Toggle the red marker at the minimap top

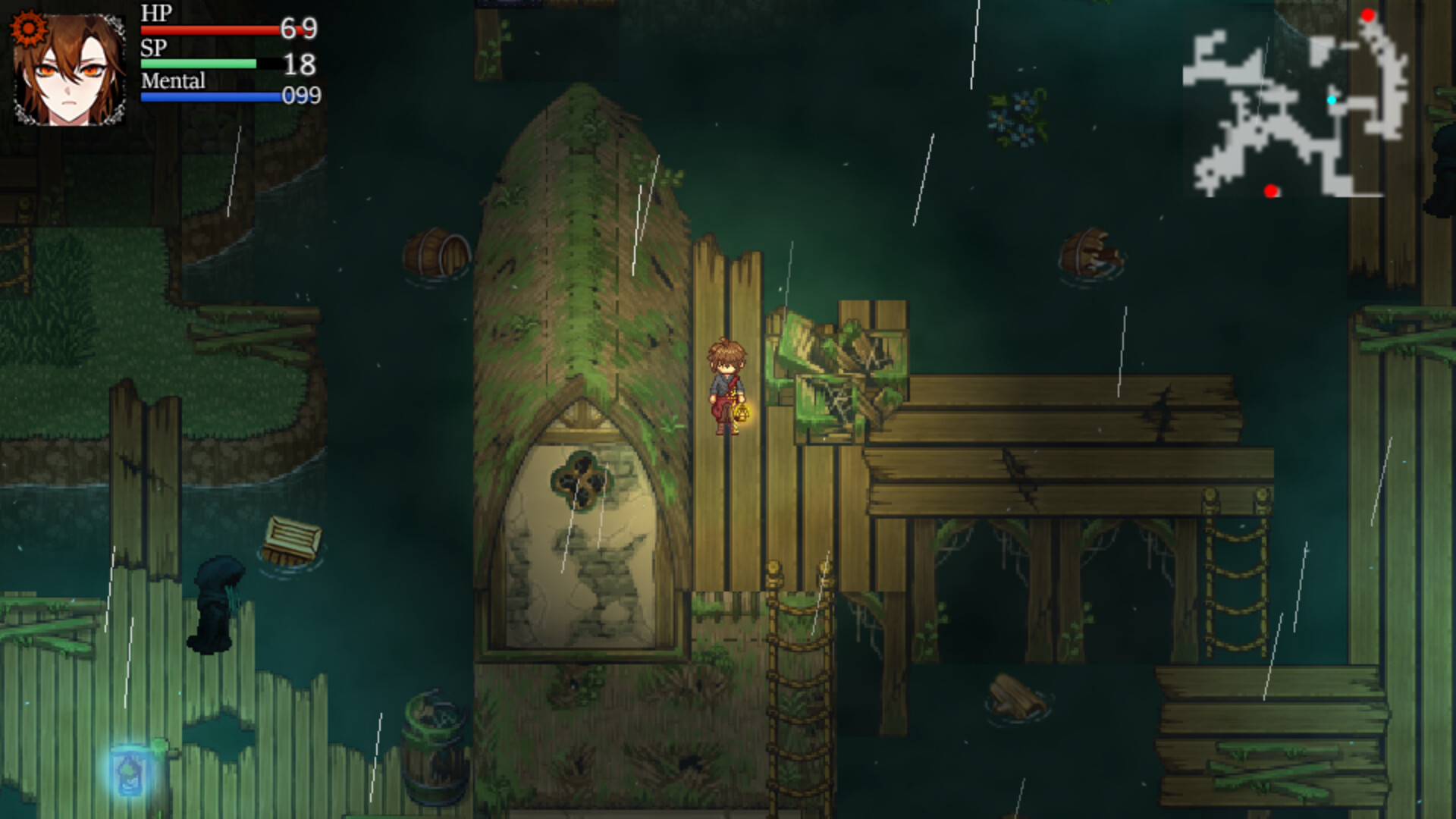tap(1370, 13)
